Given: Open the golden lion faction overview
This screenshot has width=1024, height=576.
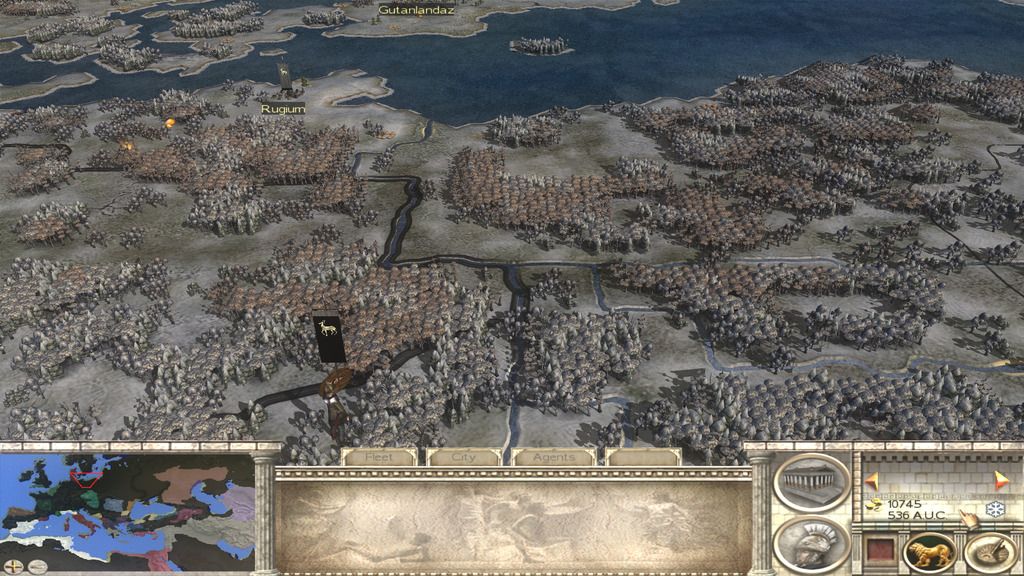Looking at the screenshot, I should pos(927,552).
